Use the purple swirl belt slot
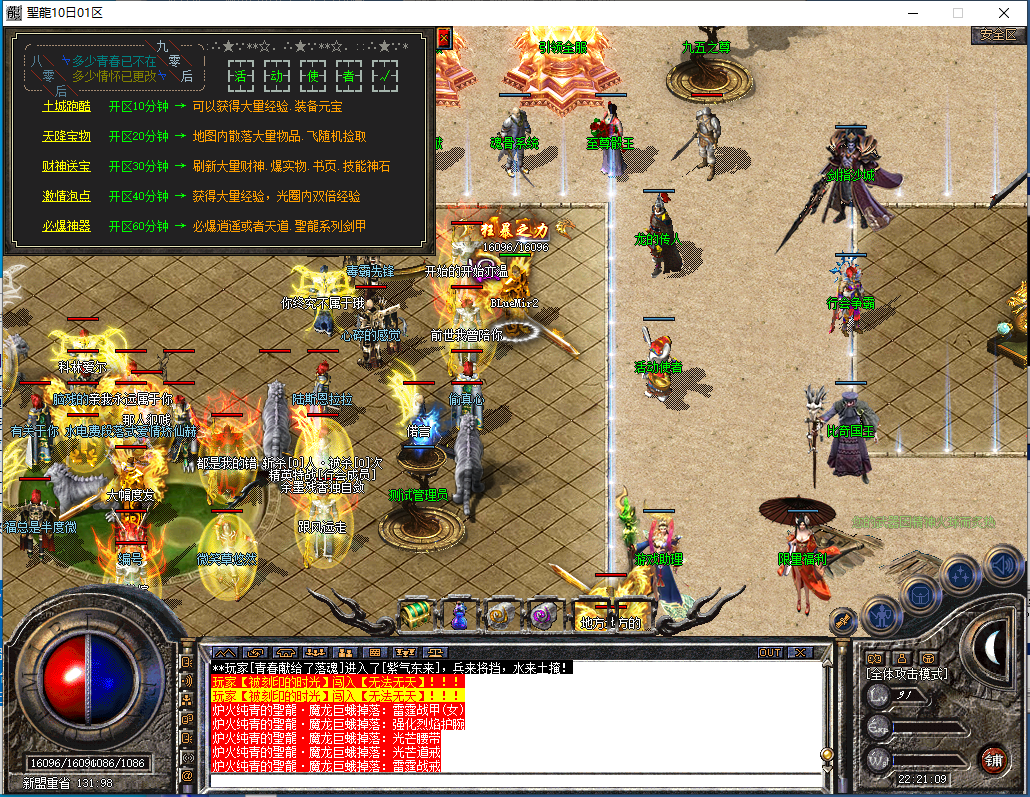The width and height of the screenshot is (1030, 797). (544, 614)
